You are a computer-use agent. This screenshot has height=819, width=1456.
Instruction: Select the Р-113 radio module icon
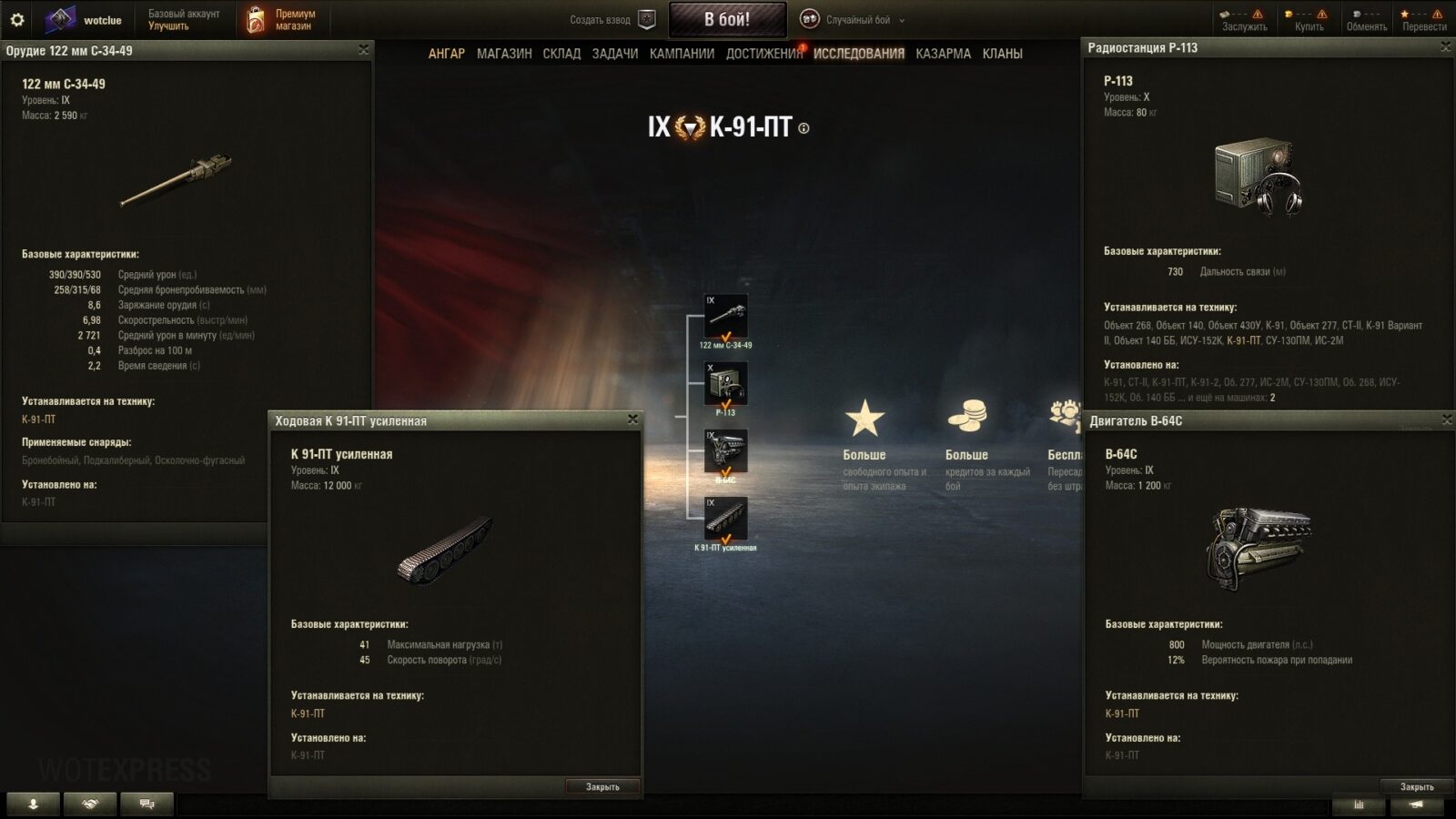click(x=725, y=384)
